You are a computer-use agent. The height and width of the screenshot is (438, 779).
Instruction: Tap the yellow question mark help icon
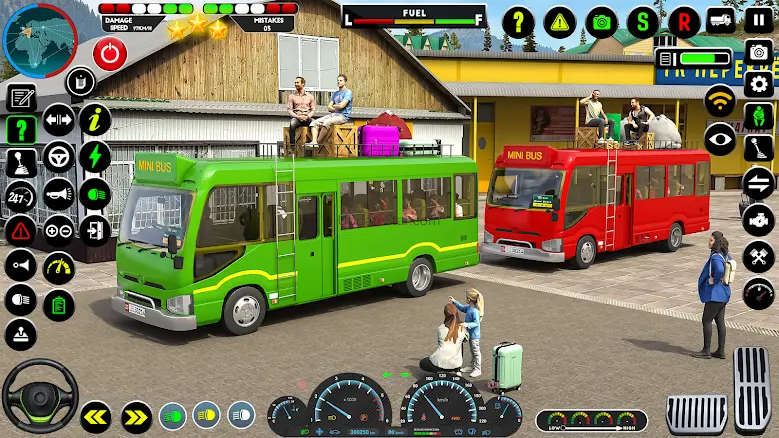coord(518,21)
